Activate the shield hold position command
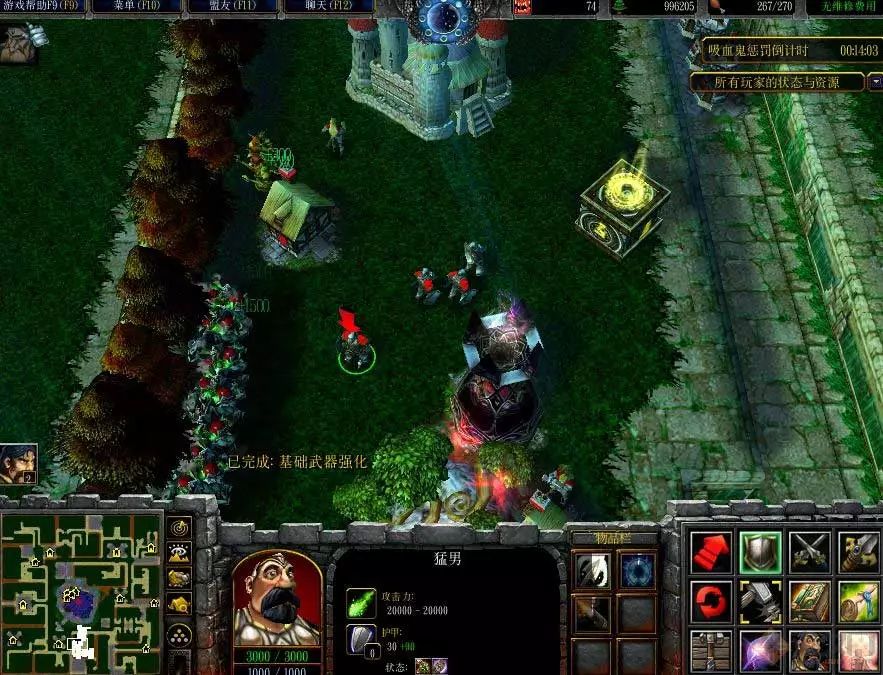 pyautogui.click(x=760, y=552)
